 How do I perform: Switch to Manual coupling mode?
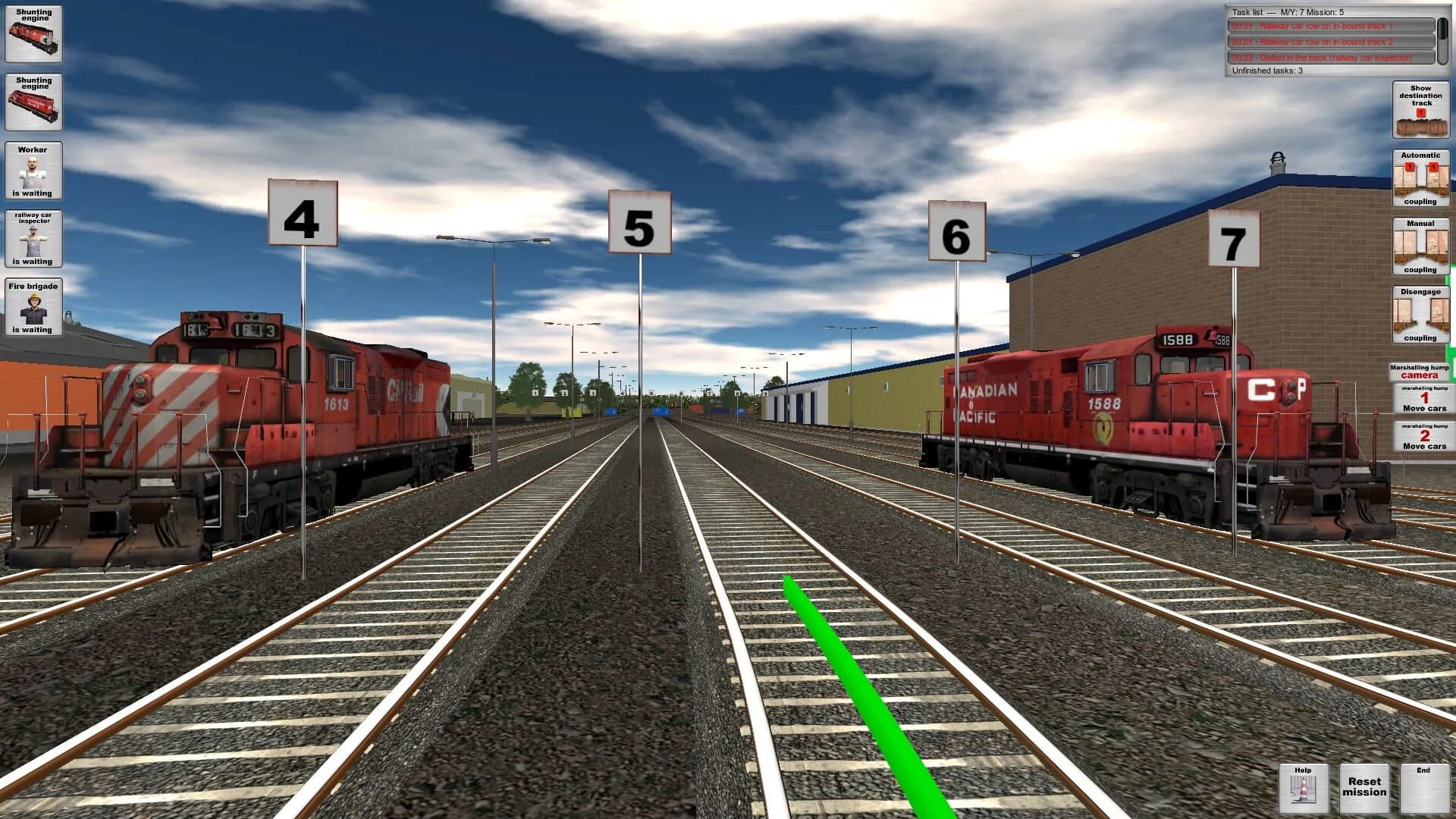1421,246
